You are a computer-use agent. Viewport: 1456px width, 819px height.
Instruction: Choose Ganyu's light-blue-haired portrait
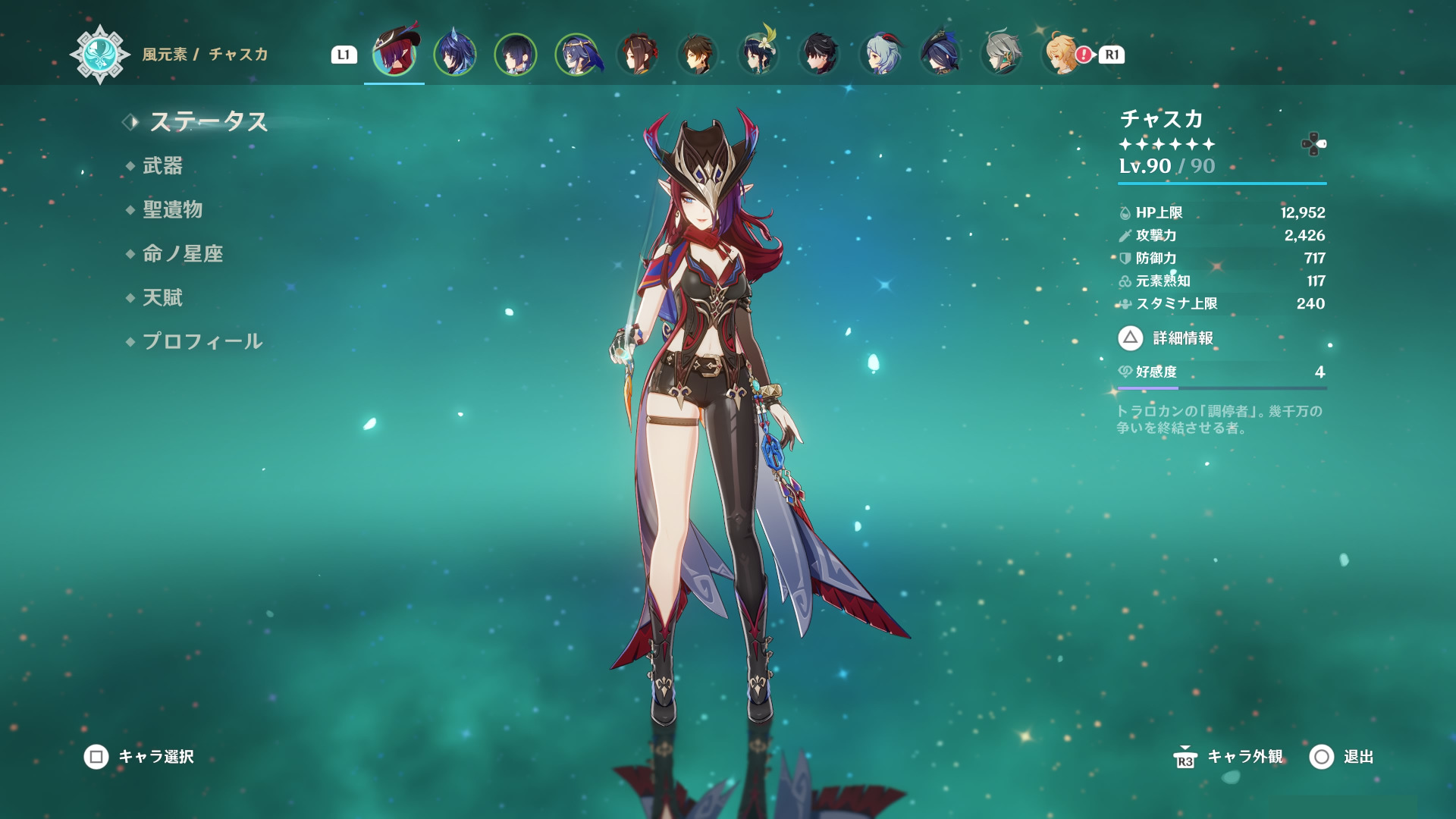coord(880,54)
